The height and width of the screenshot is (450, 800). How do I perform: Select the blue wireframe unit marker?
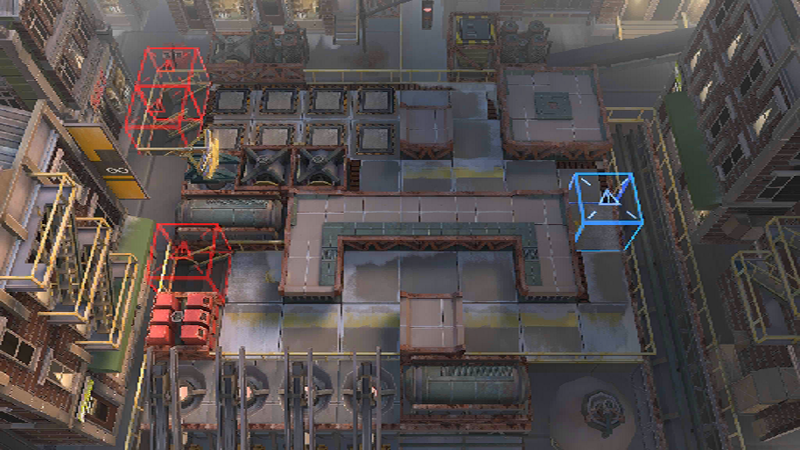click(607, 208)
